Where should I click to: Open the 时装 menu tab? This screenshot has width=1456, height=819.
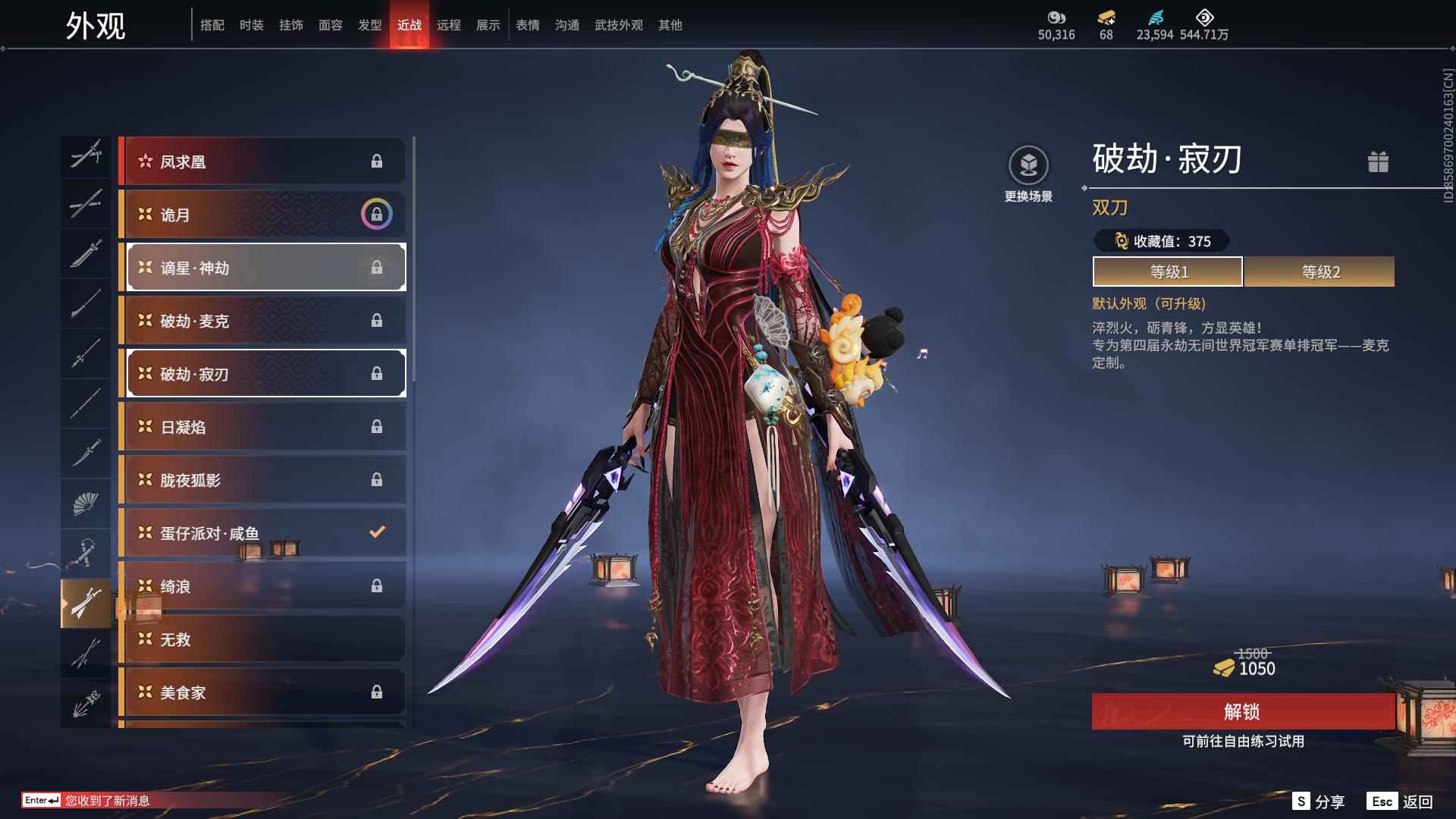(x=251, y=25)
